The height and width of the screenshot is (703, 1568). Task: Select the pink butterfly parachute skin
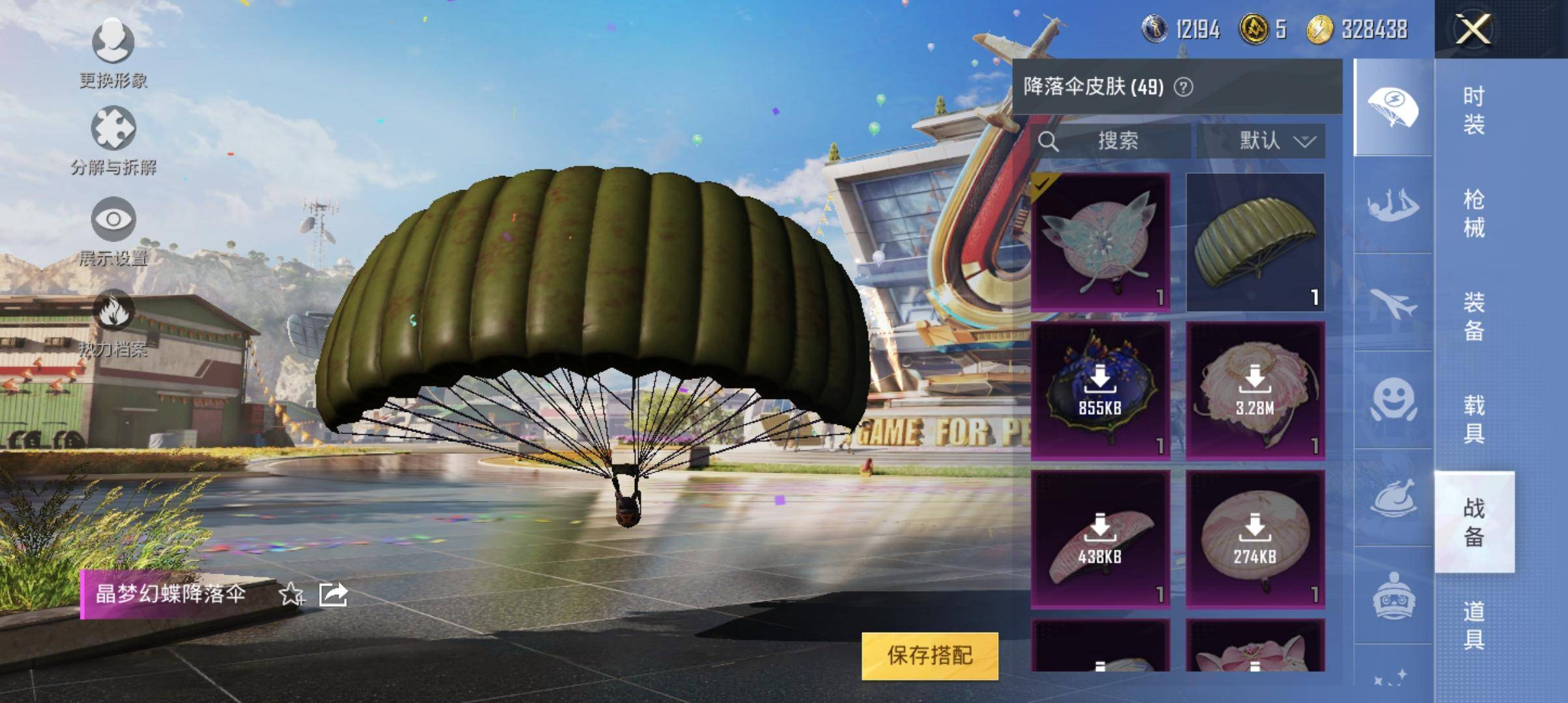[x=1100, y=241]
